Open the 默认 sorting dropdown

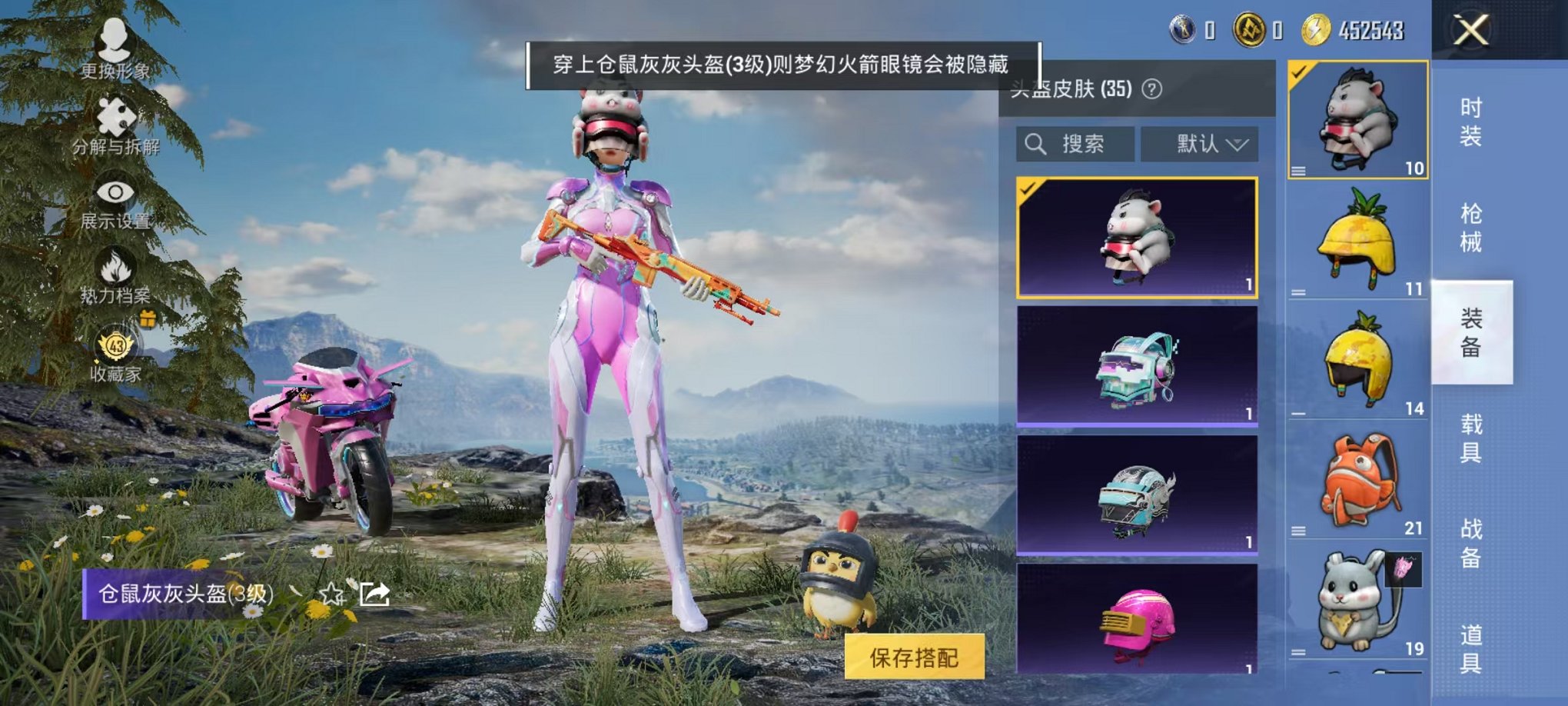click(x=1196, y=145)
